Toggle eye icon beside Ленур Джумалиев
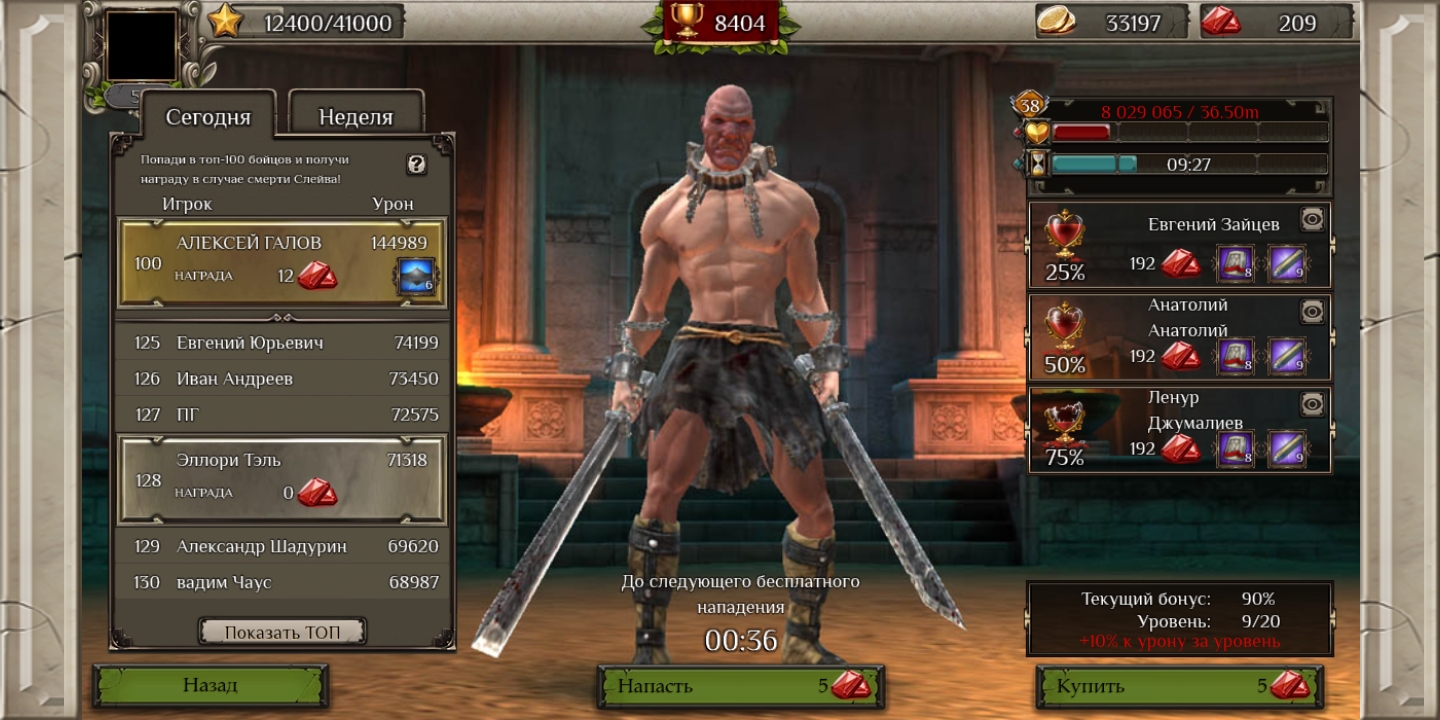The width and height of the screenshot is (1440, 720). pos(1312,404)
